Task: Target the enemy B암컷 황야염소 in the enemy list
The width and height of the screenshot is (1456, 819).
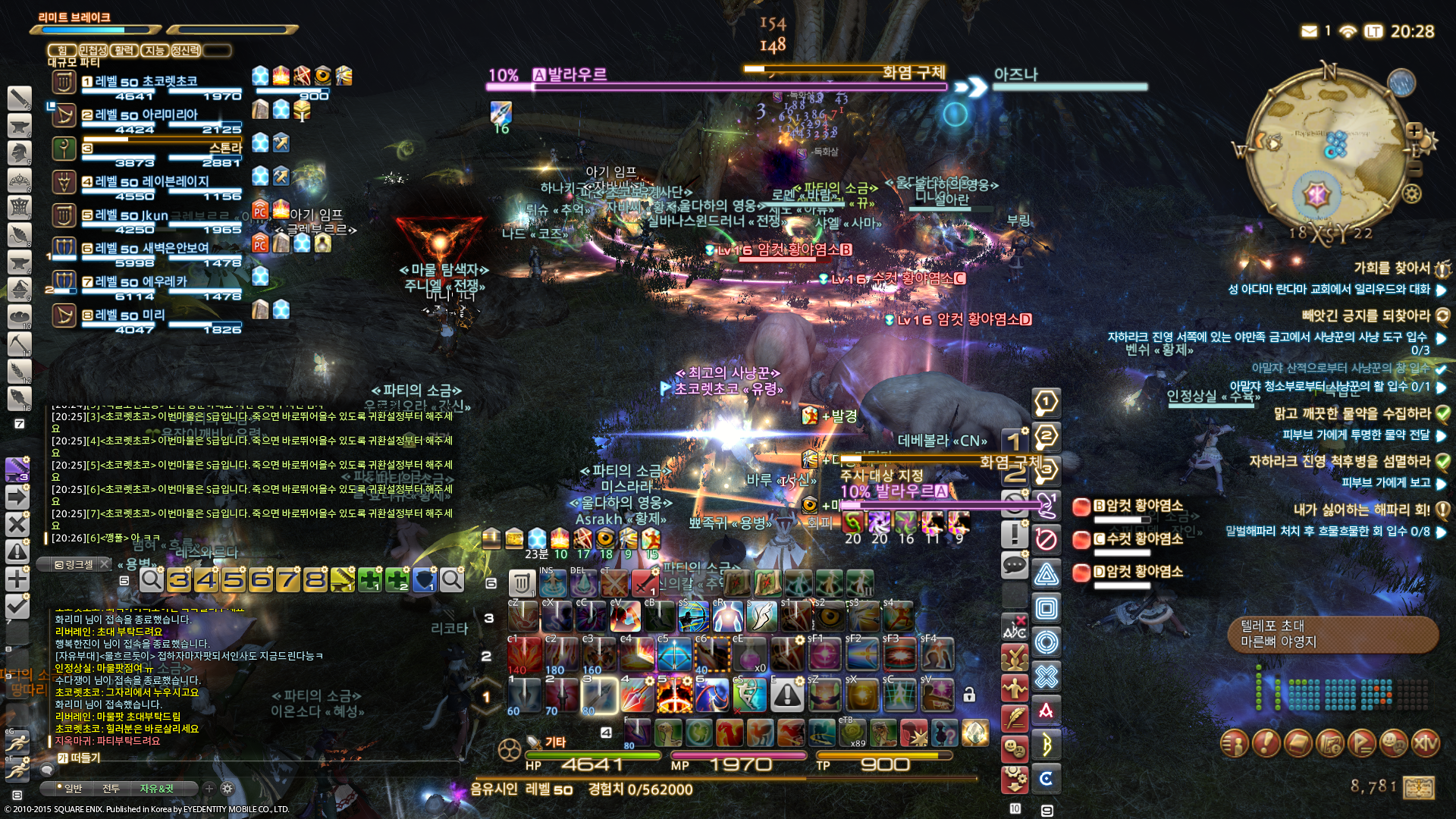Action: point(1137,506)
